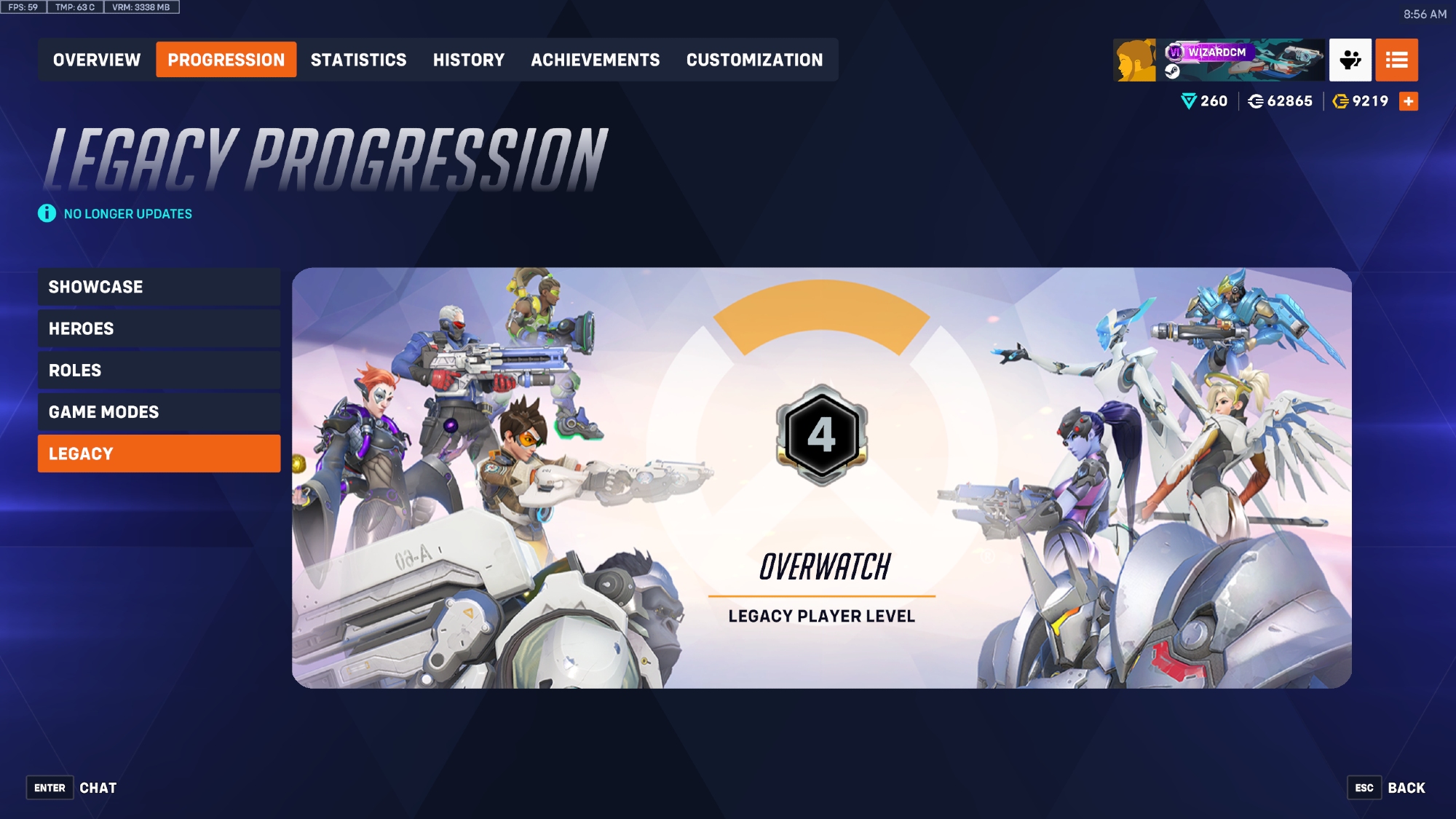Select the Legacy category

pyautogui.click(x=159, y=454)
